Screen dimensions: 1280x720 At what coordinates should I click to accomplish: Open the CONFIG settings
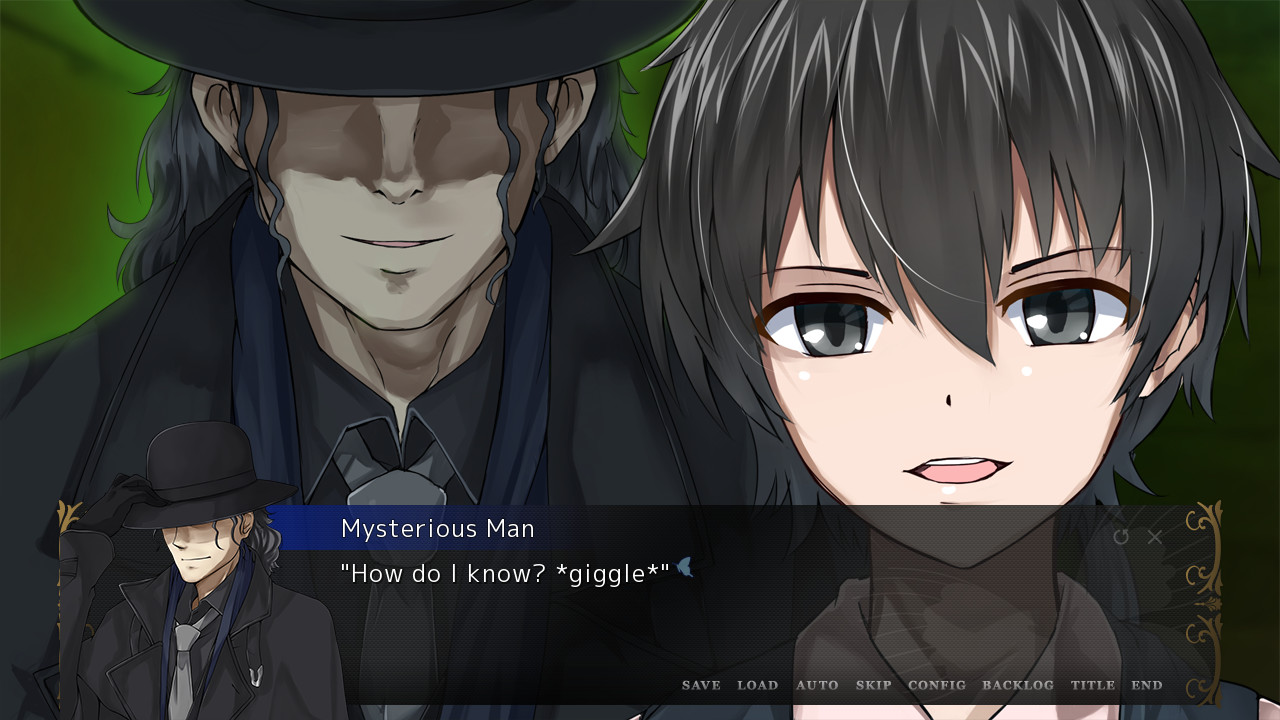click(x=937, y=685)
